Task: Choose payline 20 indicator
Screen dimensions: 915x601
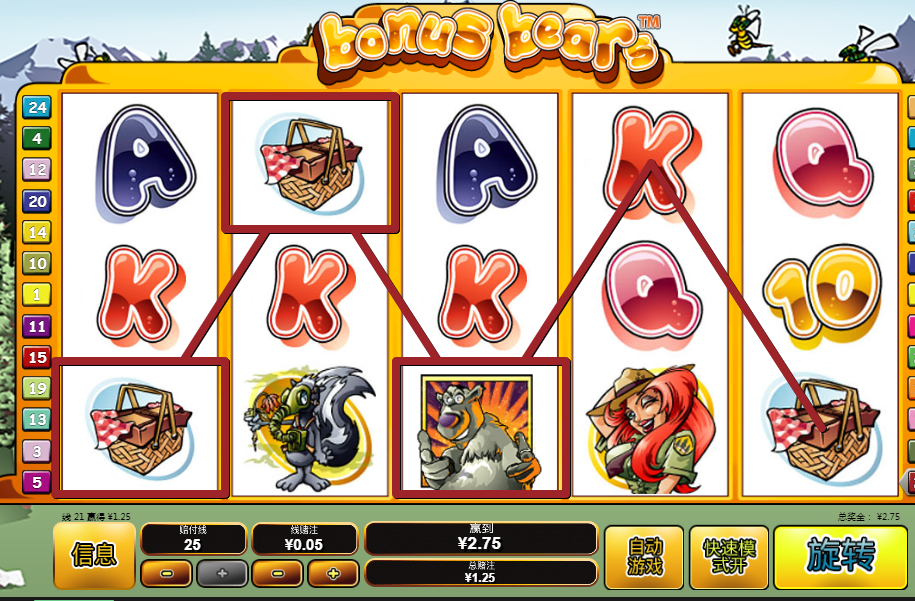Action: (37, 201)
